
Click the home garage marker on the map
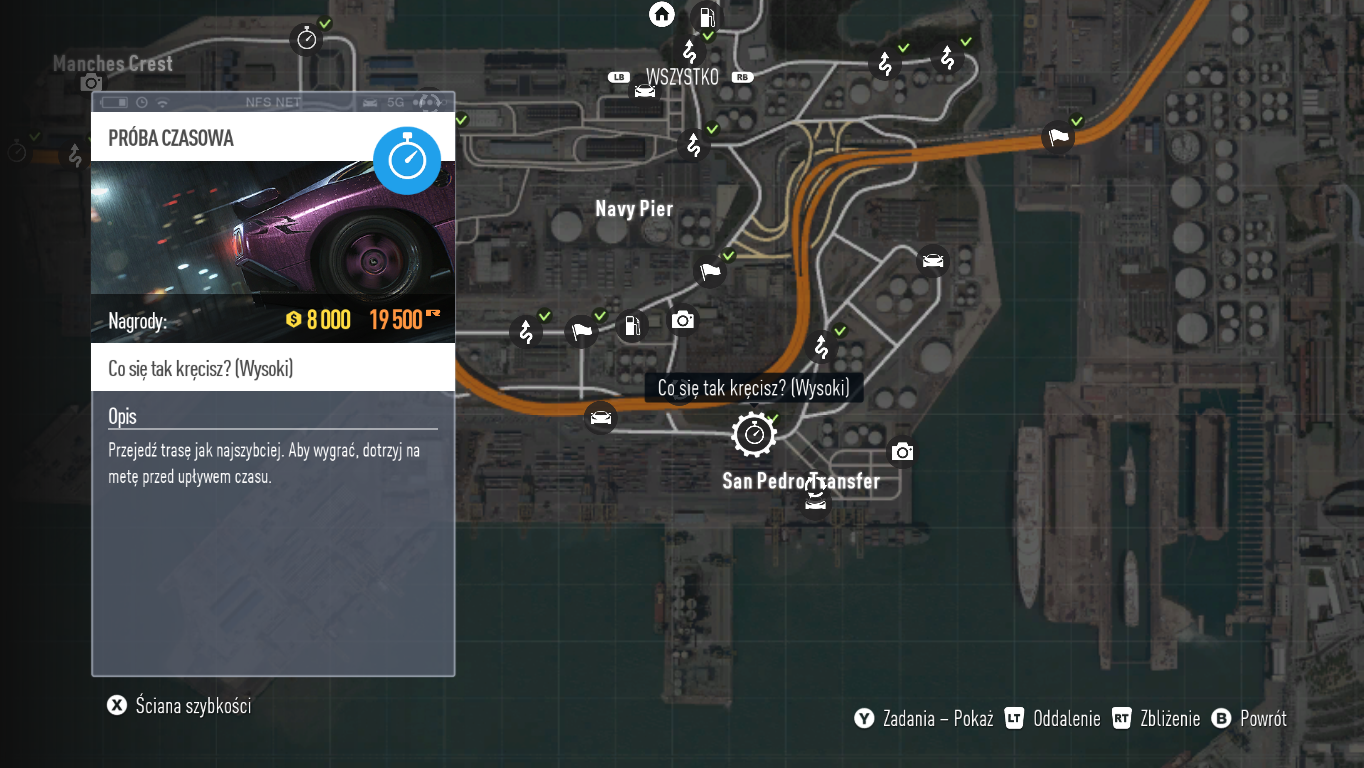pyautogui.click(x=662, y=14)
